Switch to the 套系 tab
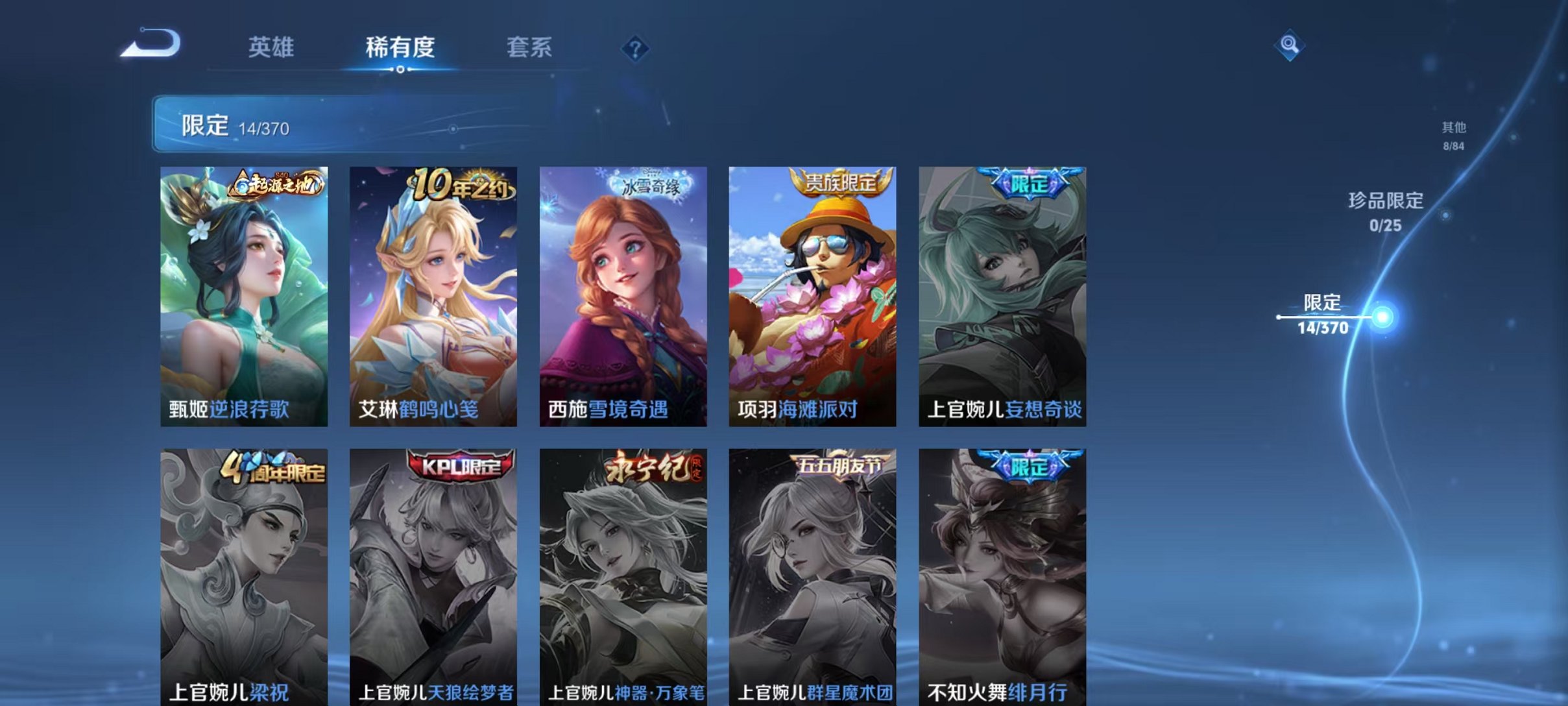 click(x=529, y=47)
